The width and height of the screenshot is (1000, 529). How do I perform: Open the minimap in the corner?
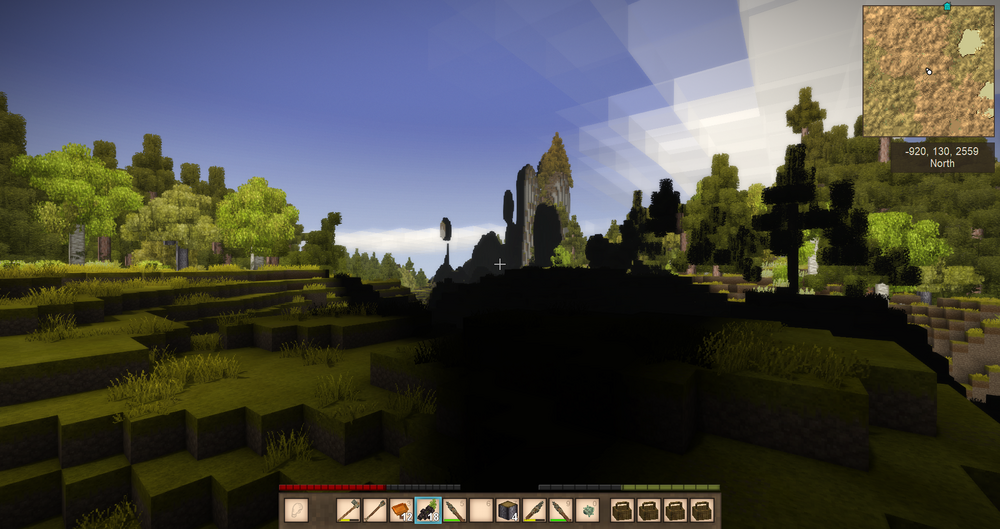pos(928,71)
